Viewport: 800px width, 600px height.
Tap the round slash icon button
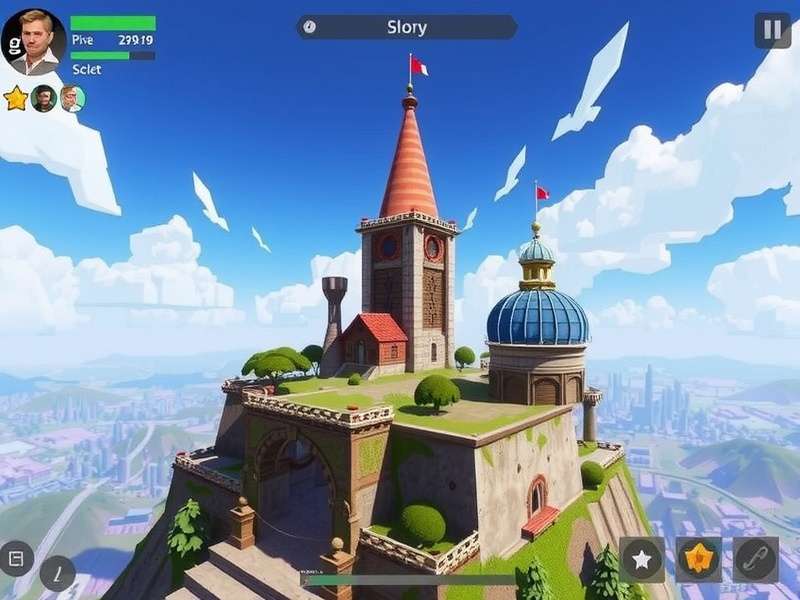(57, 573)
